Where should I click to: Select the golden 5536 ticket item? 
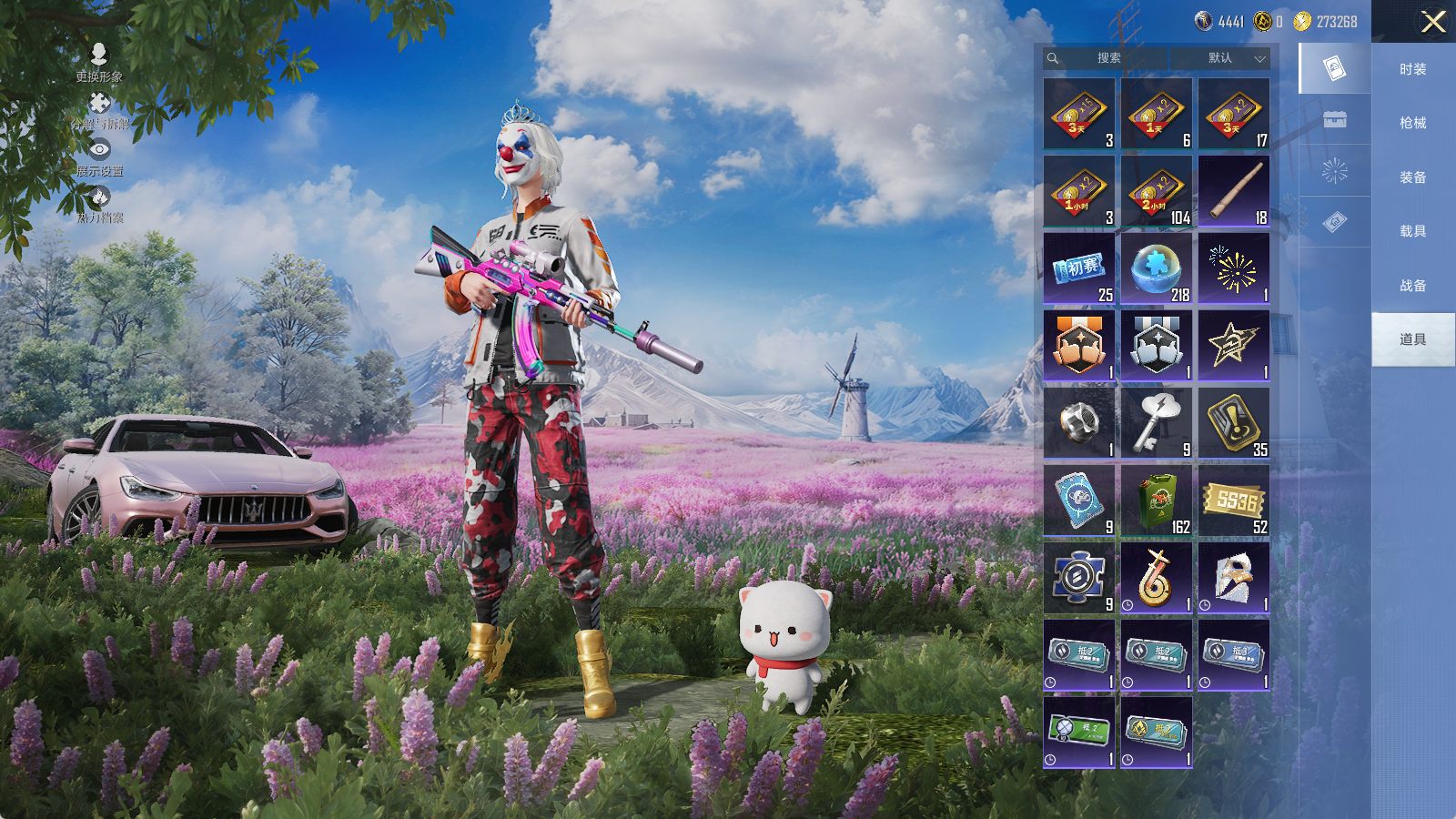point(1234,500)
